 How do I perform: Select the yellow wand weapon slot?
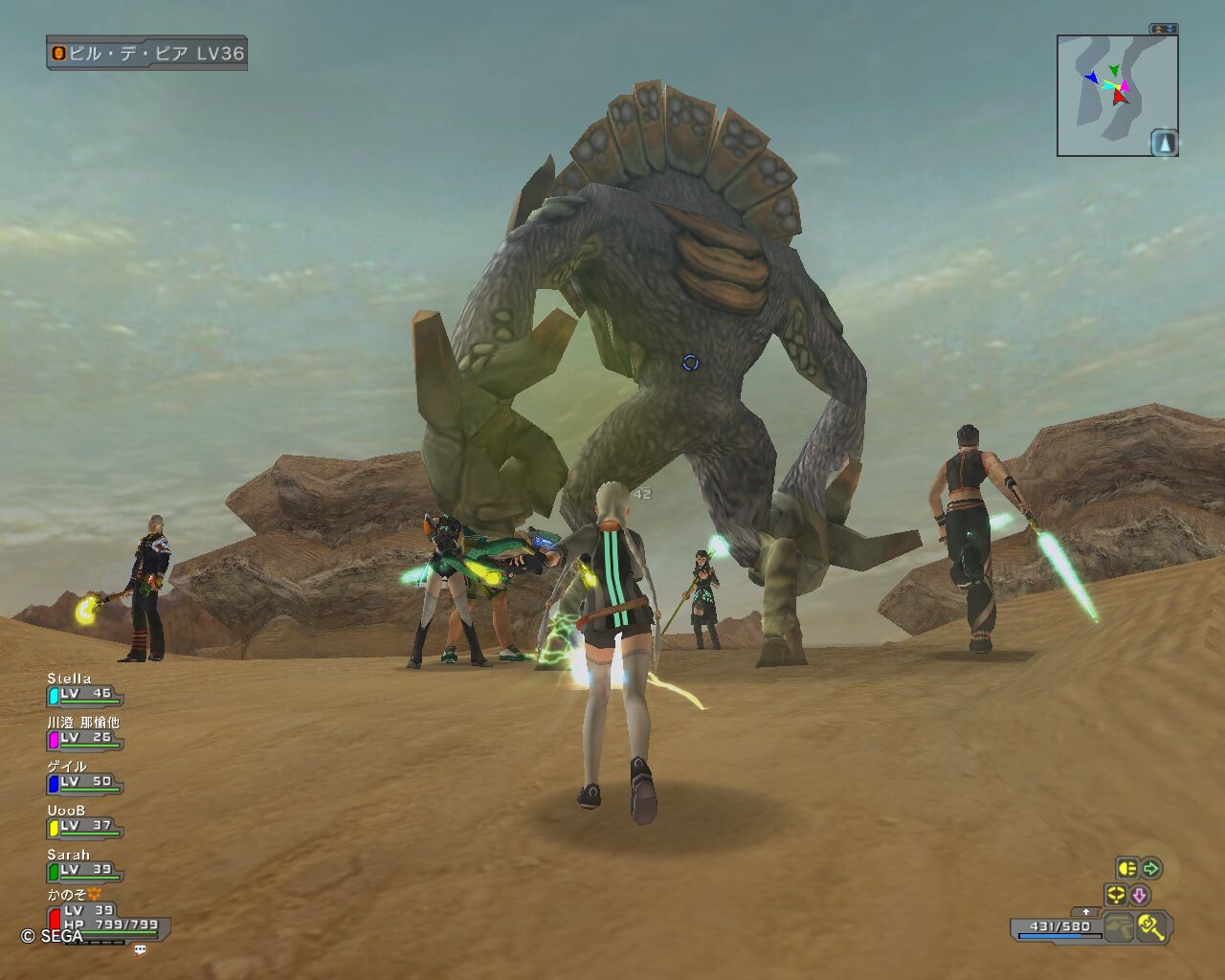pyautogui.click(x=1150, y=926)
